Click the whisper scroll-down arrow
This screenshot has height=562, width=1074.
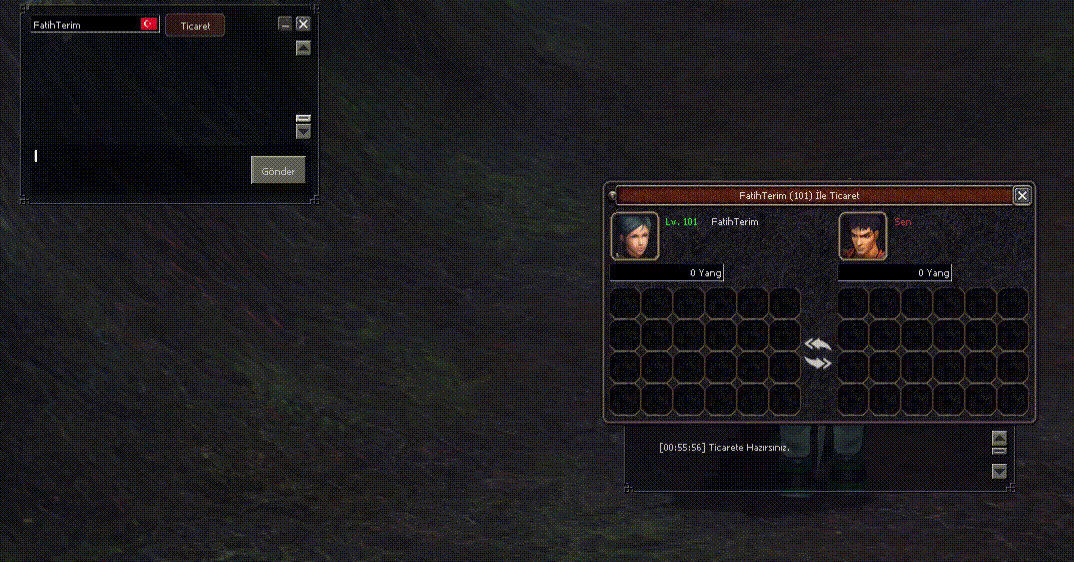point(304,131)
